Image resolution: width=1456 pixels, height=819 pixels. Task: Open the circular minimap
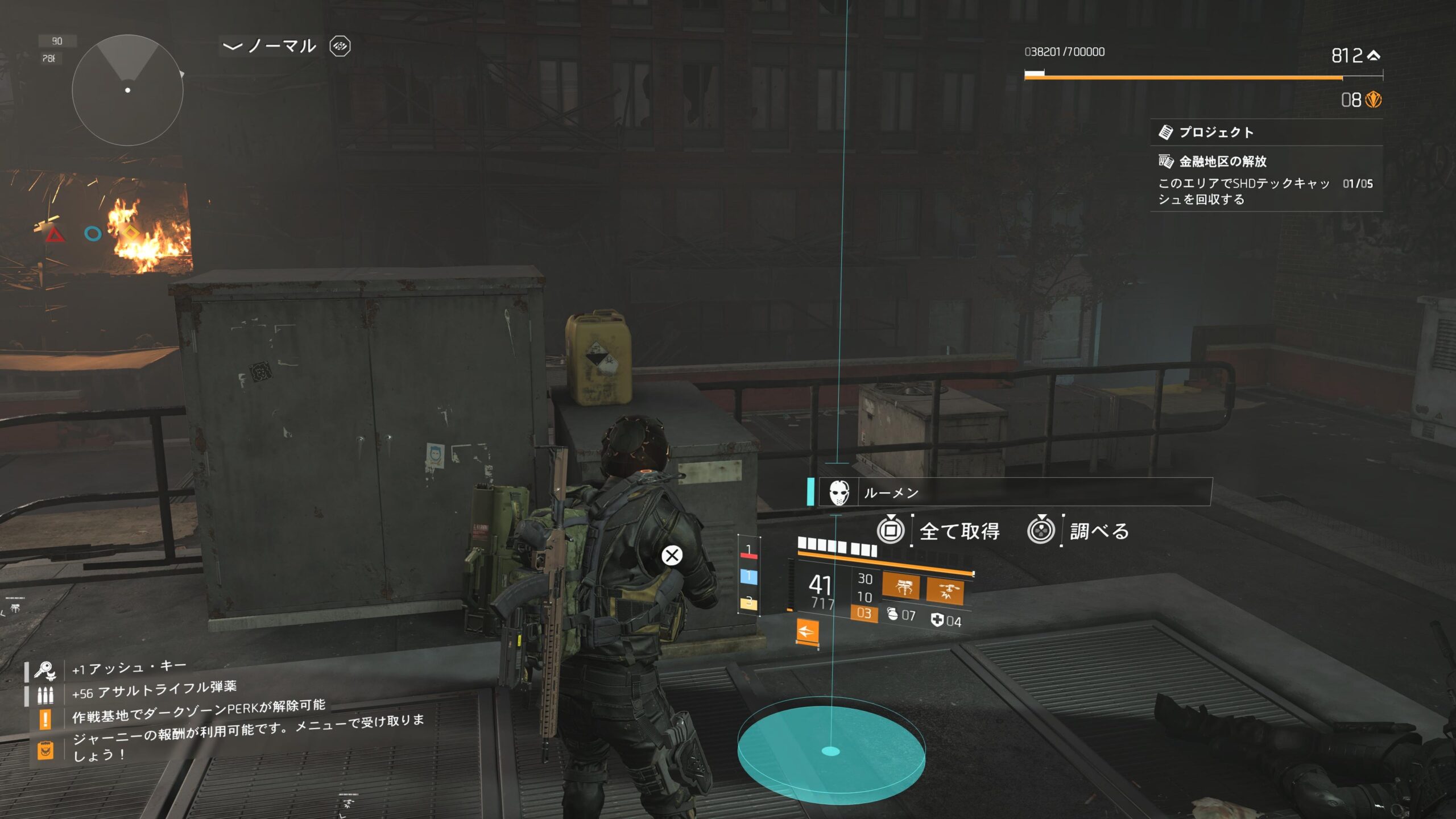pos(127,90)
